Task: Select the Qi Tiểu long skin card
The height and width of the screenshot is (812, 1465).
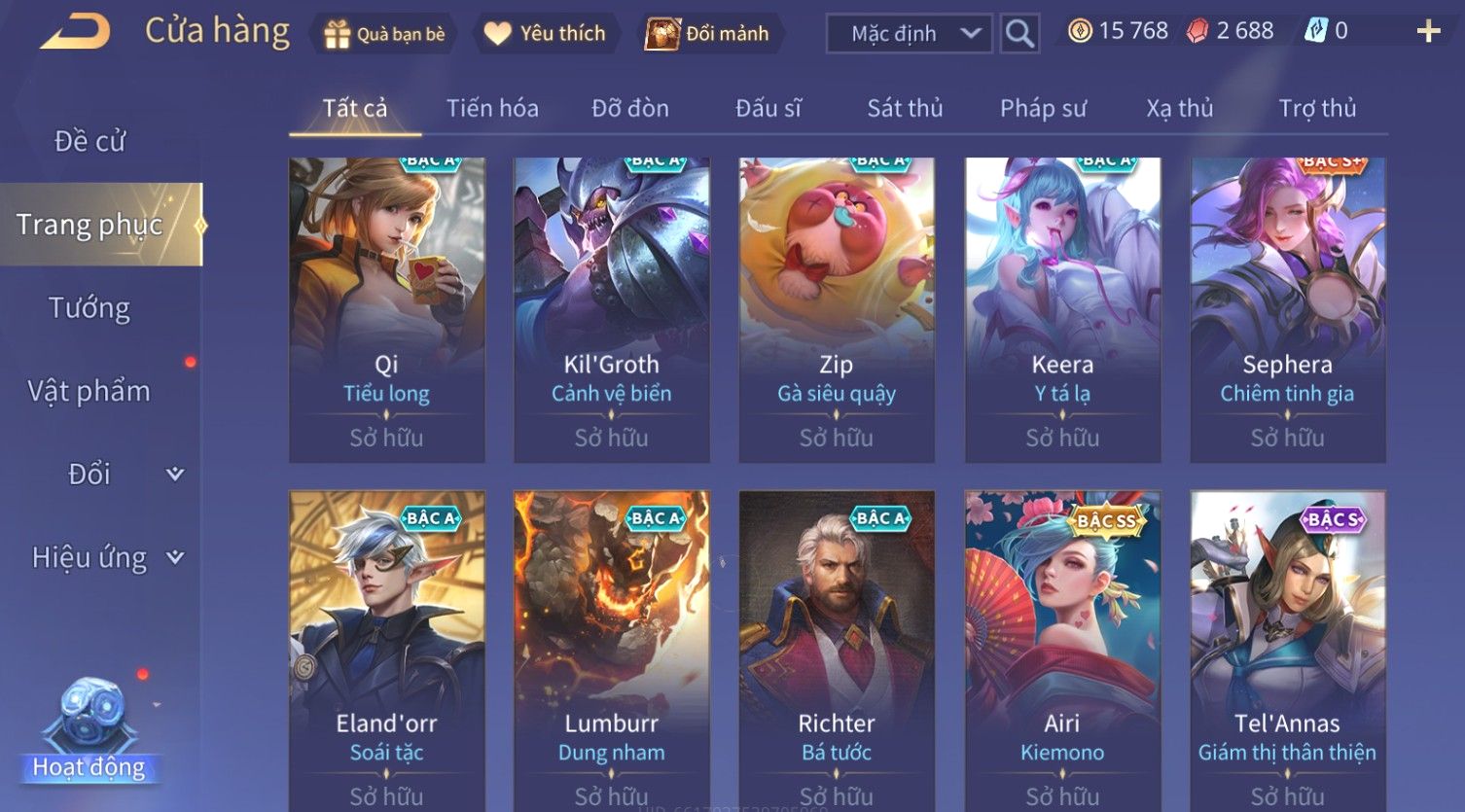Action: [x=386, y=309]
